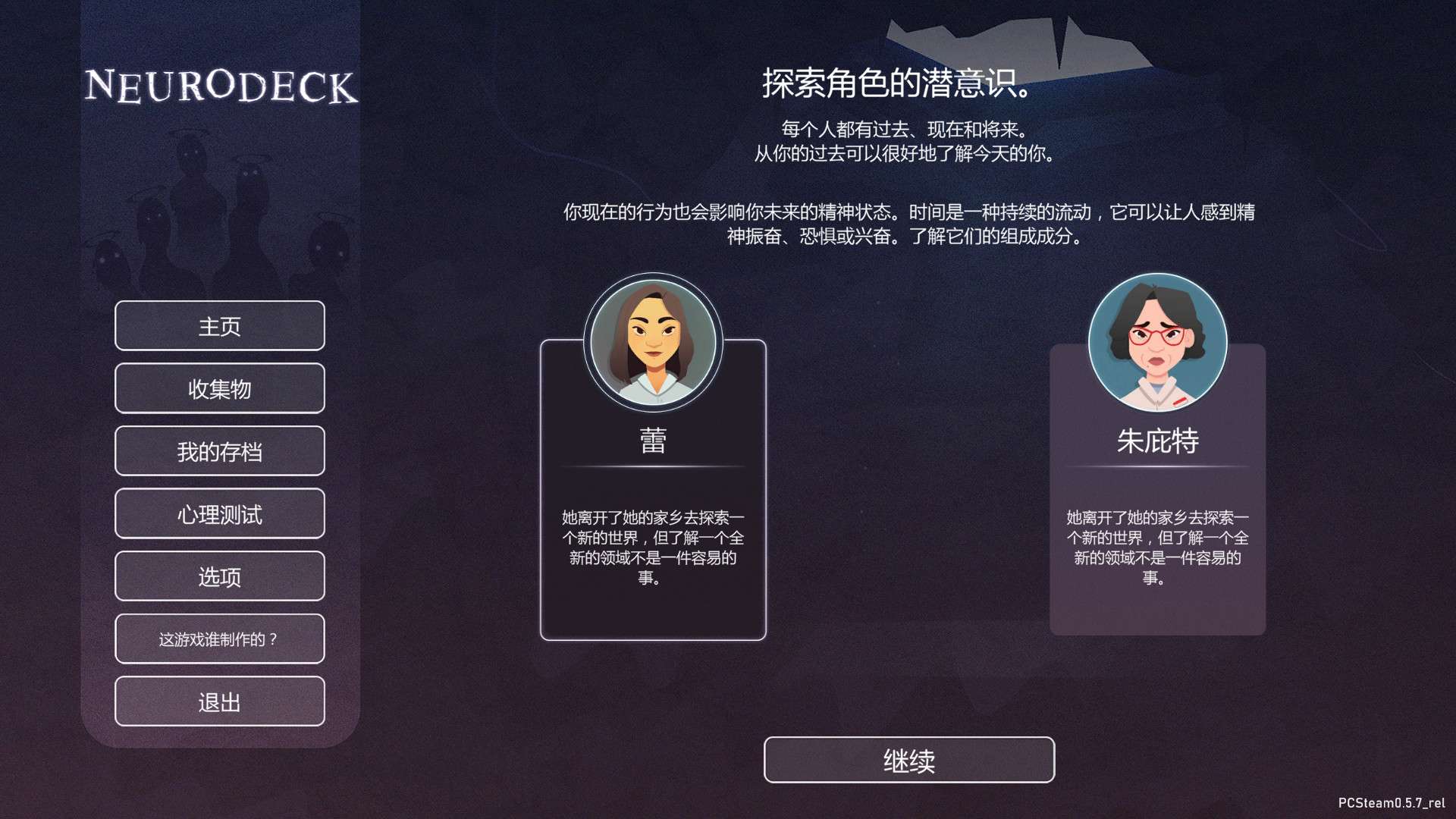Screen dimensions: 1456x819
Task: Open the 选项 settings menu
Action: pyautogui.click(x=219, y=576)
